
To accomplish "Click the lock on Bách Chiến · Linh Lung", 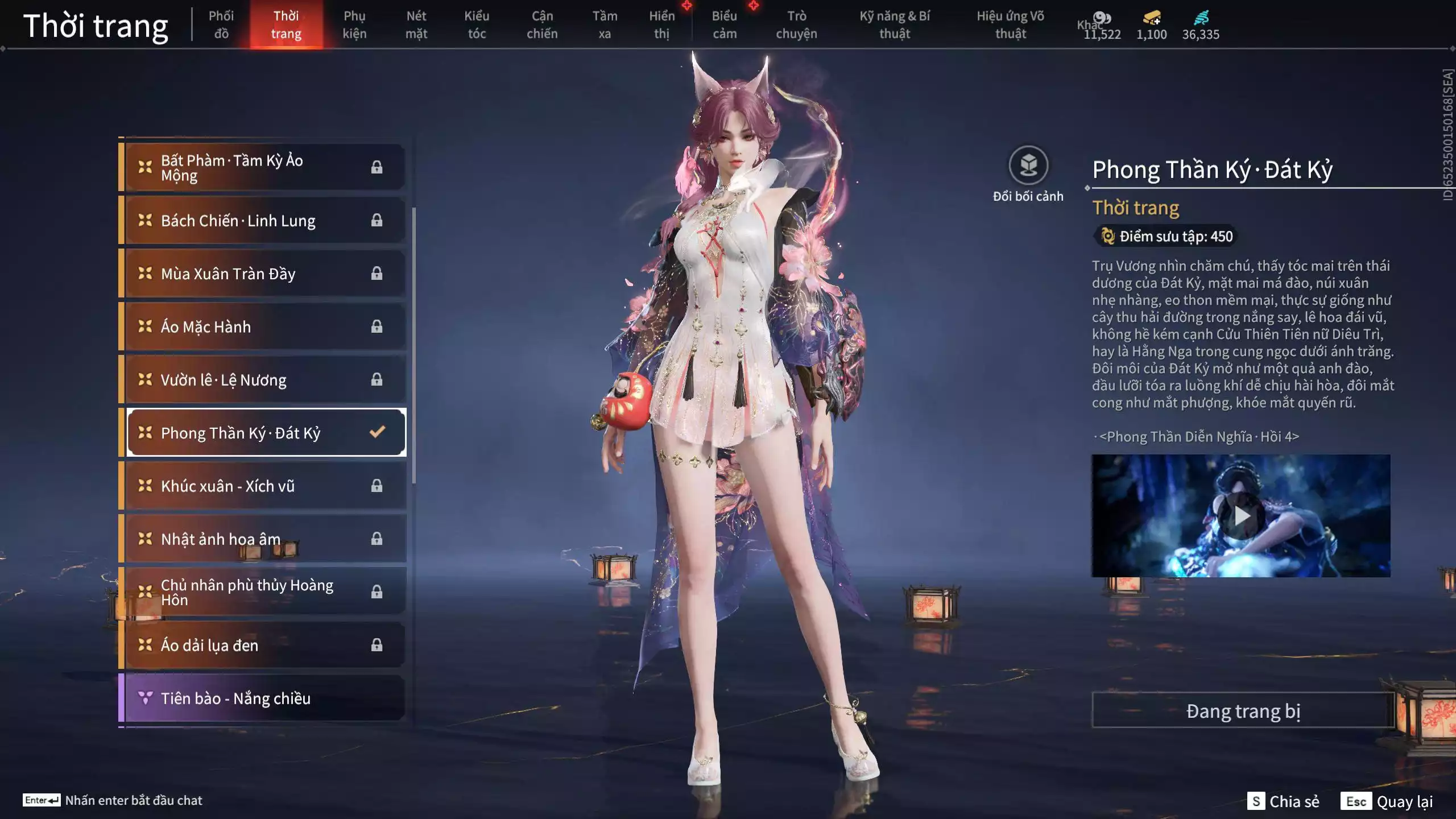I will click(375, 221).
